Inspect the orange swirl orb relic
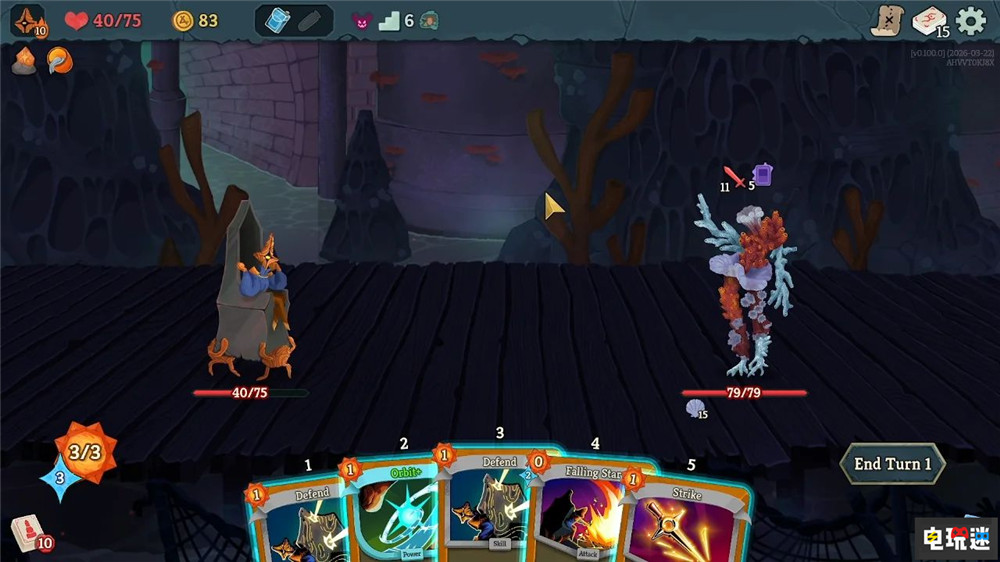1000x562 pixels. pos(59,61)
